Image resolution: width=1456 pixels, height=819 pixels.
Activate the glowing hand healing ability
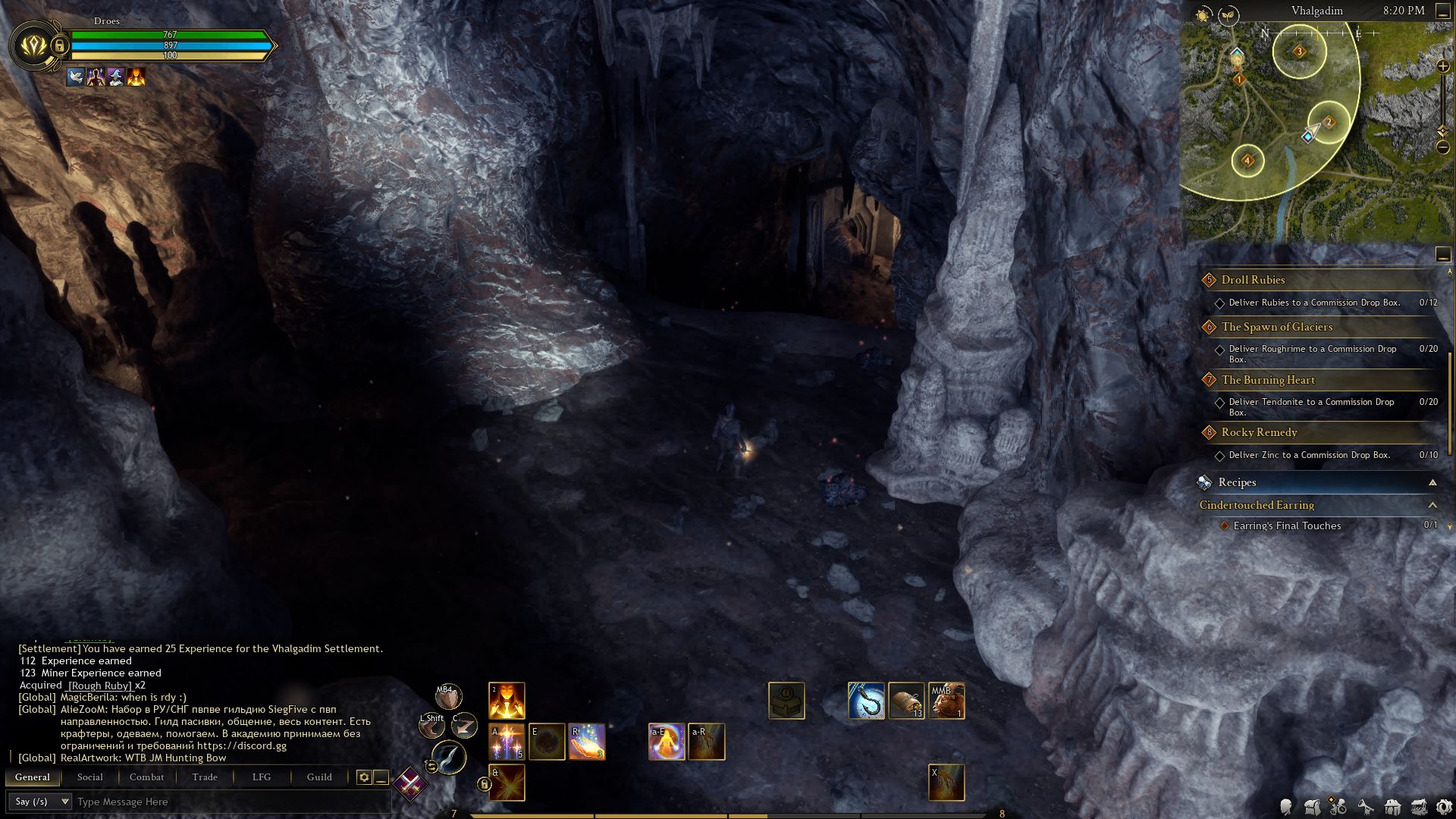tap(587, 742)
